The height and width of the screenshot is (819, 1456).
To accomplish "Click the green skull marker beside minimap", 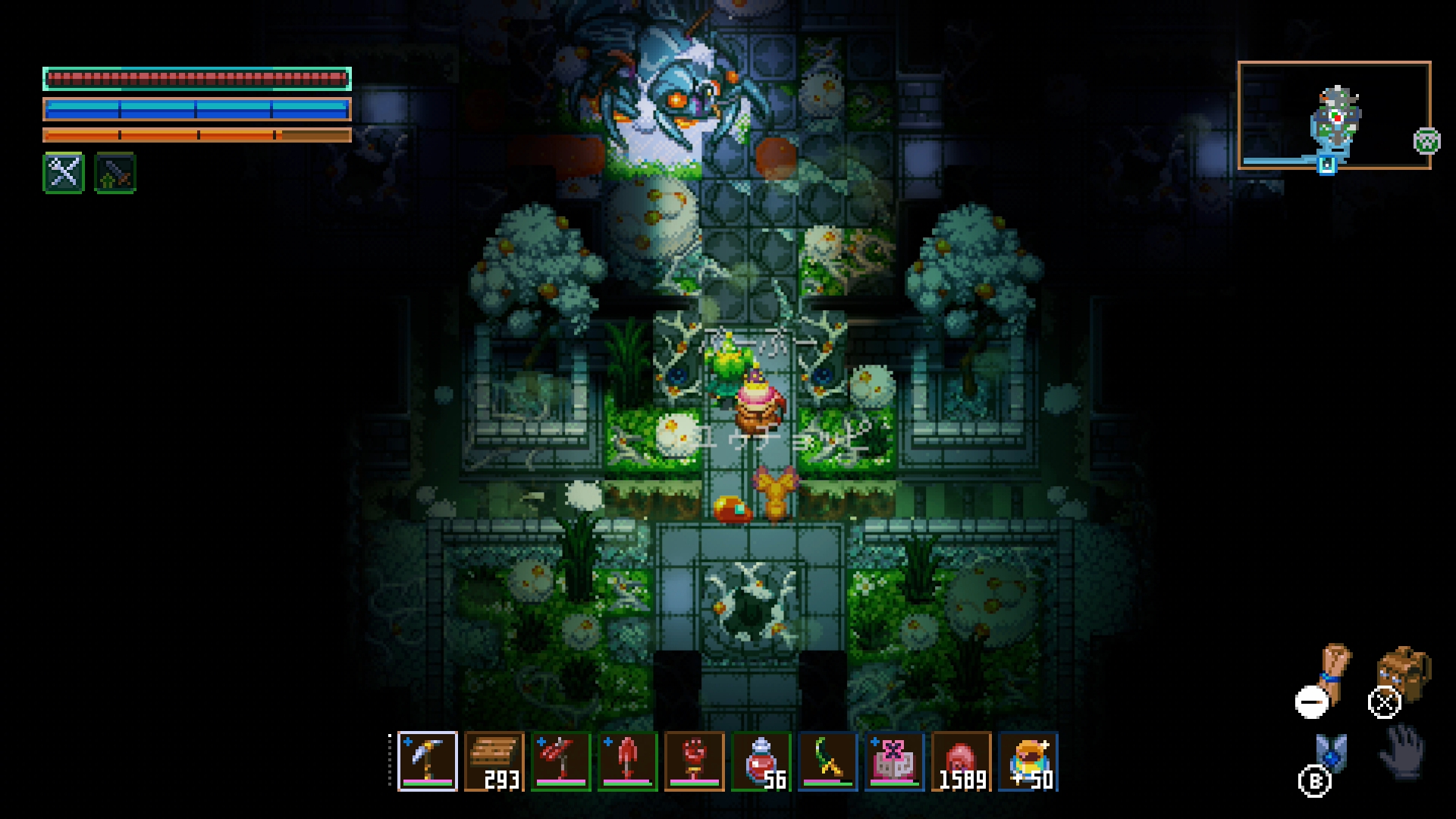I will (1426, 141).
